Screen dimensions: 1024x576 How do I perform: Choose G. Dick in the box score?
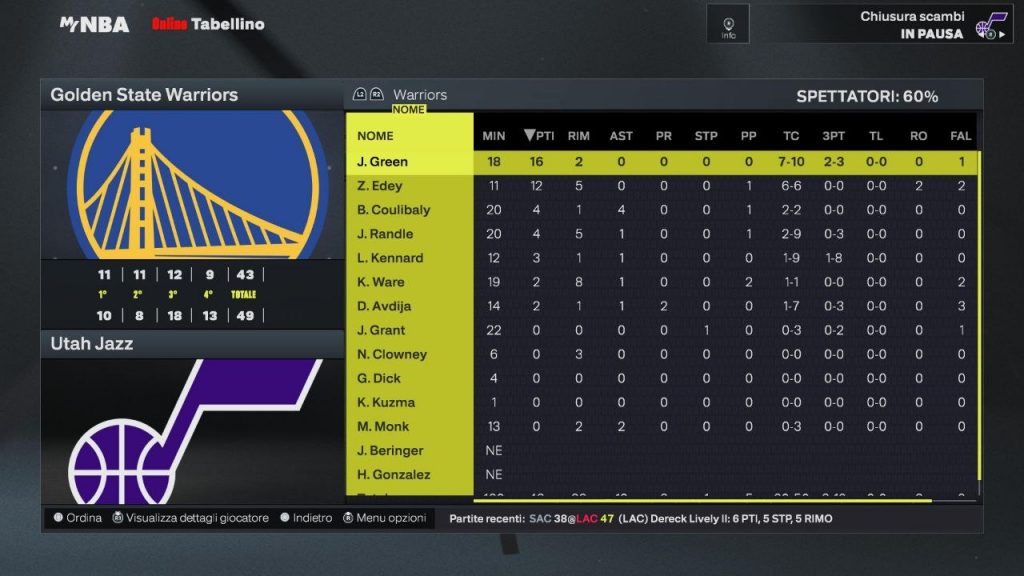pos(379,378)
